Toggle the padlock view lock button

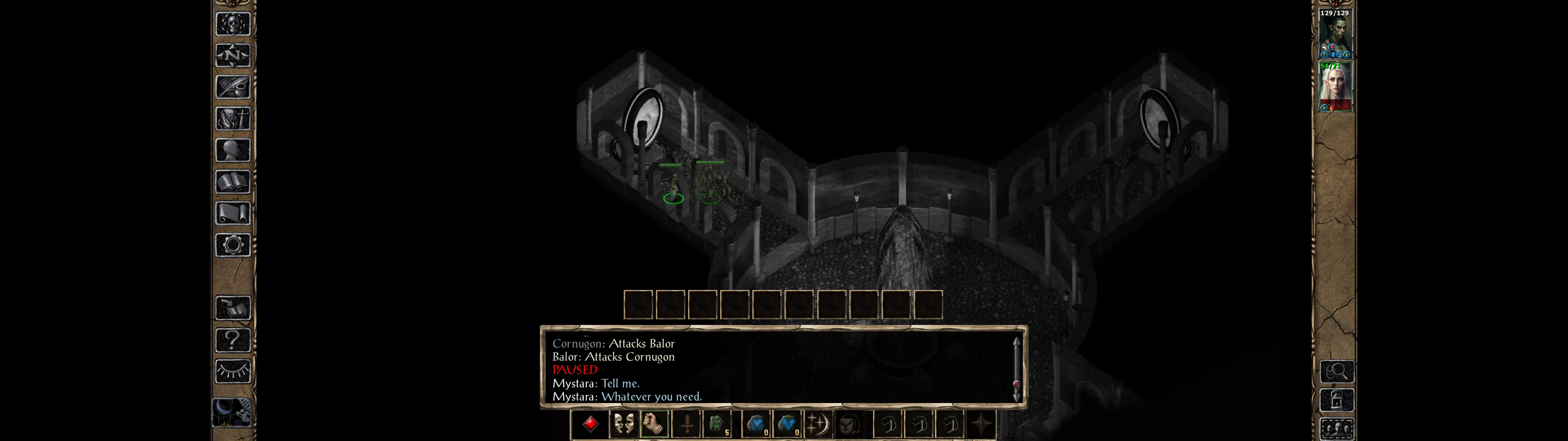point(1336,400)
